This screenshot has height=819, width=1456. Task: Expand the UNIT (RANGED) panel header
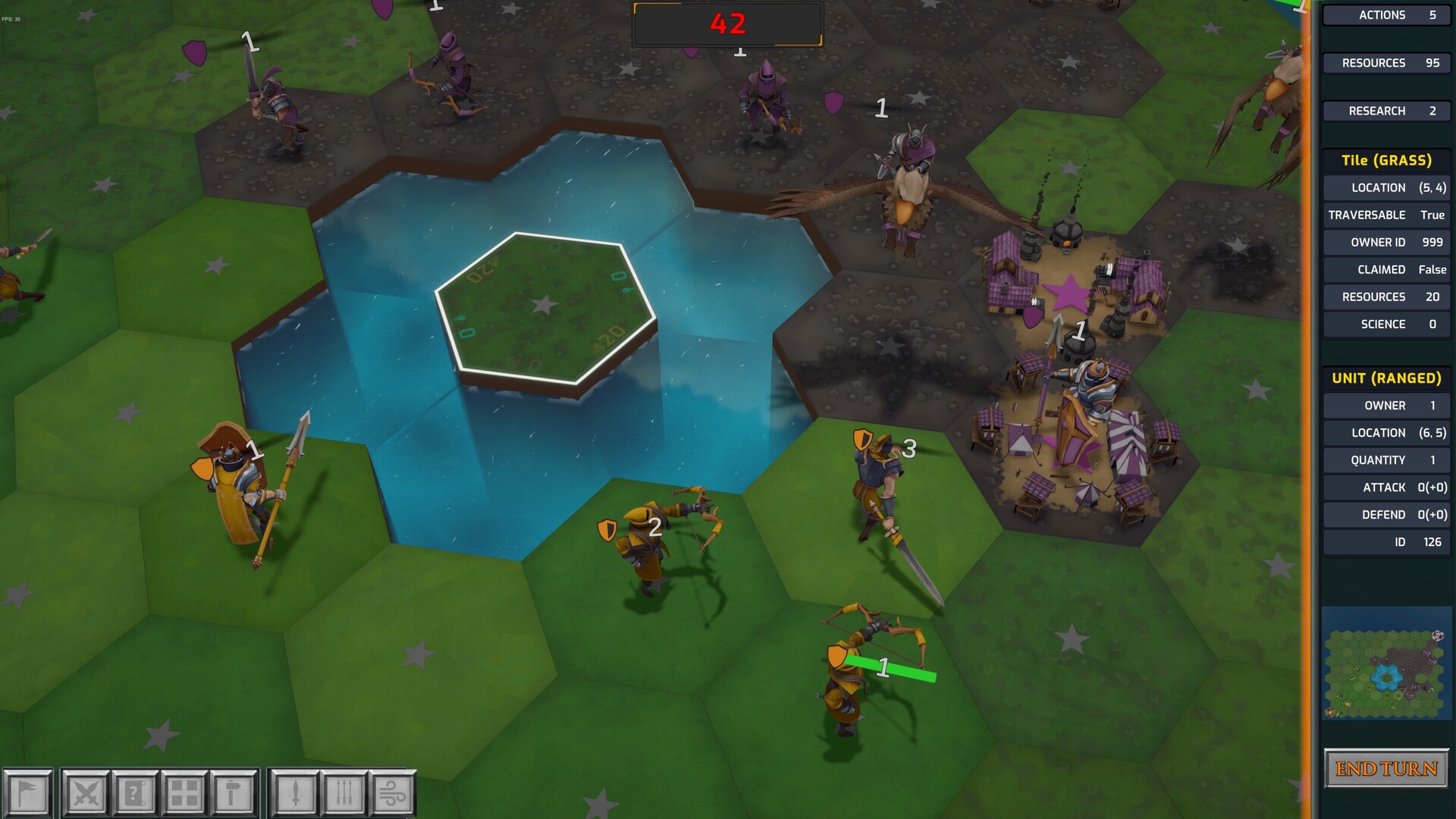pyautogui.click(x=1386, y=377)
